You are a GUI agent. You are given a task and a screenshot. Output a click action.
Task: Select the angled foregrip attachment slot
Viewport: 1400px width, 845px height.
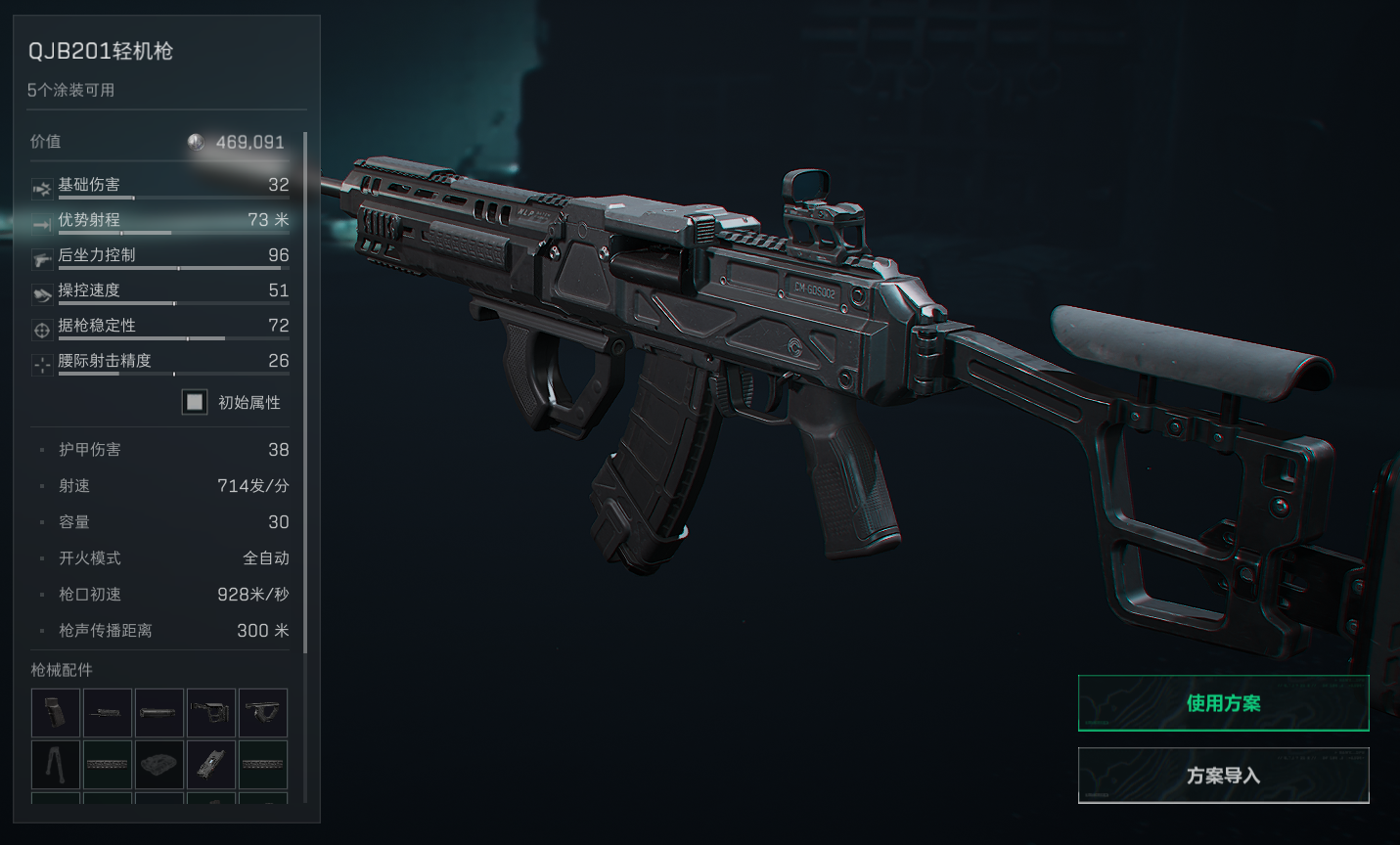pyautogui.click(x=263, y=713)
